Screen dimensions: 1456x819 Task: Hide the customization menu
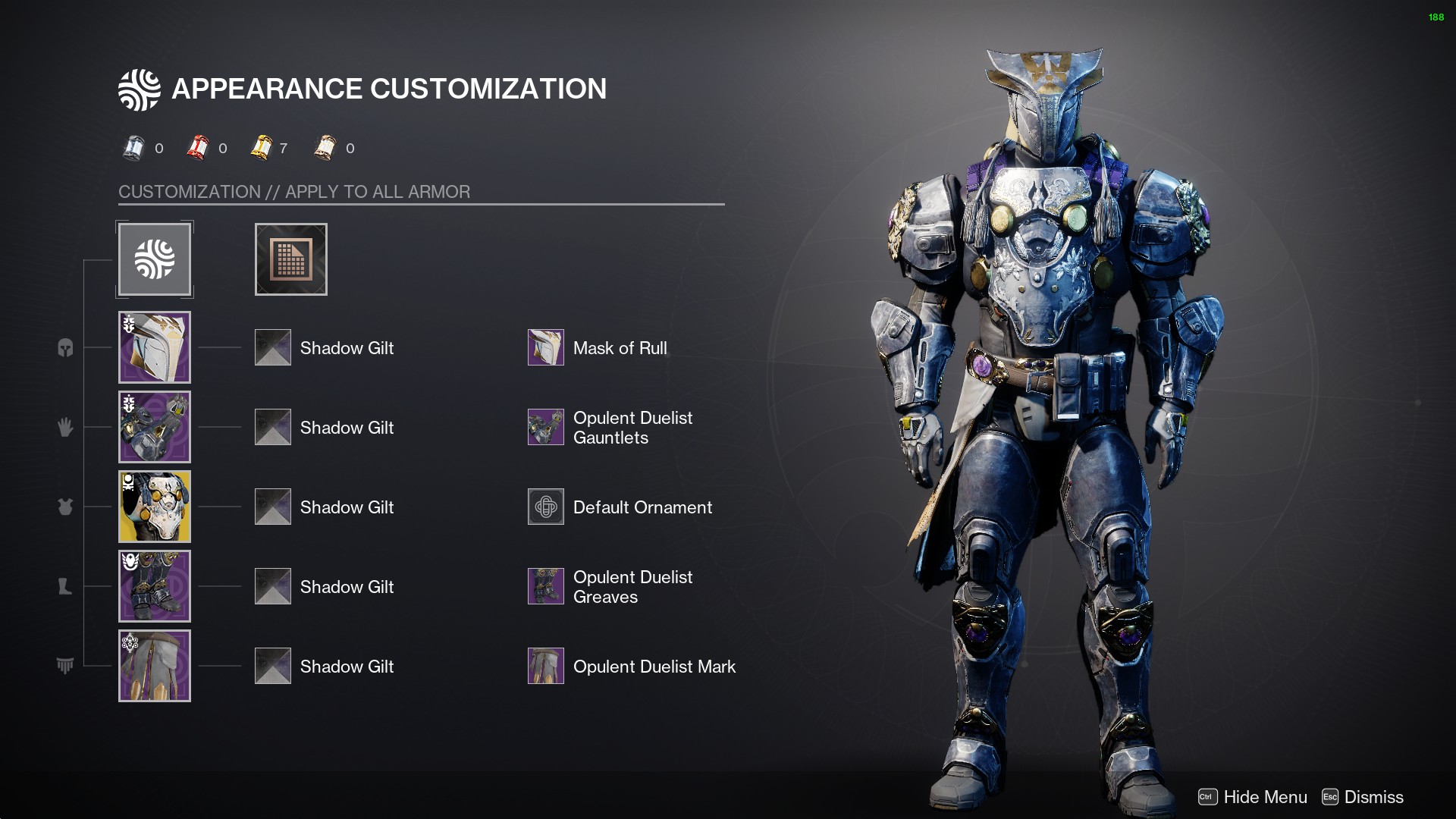pos(1253,797)
